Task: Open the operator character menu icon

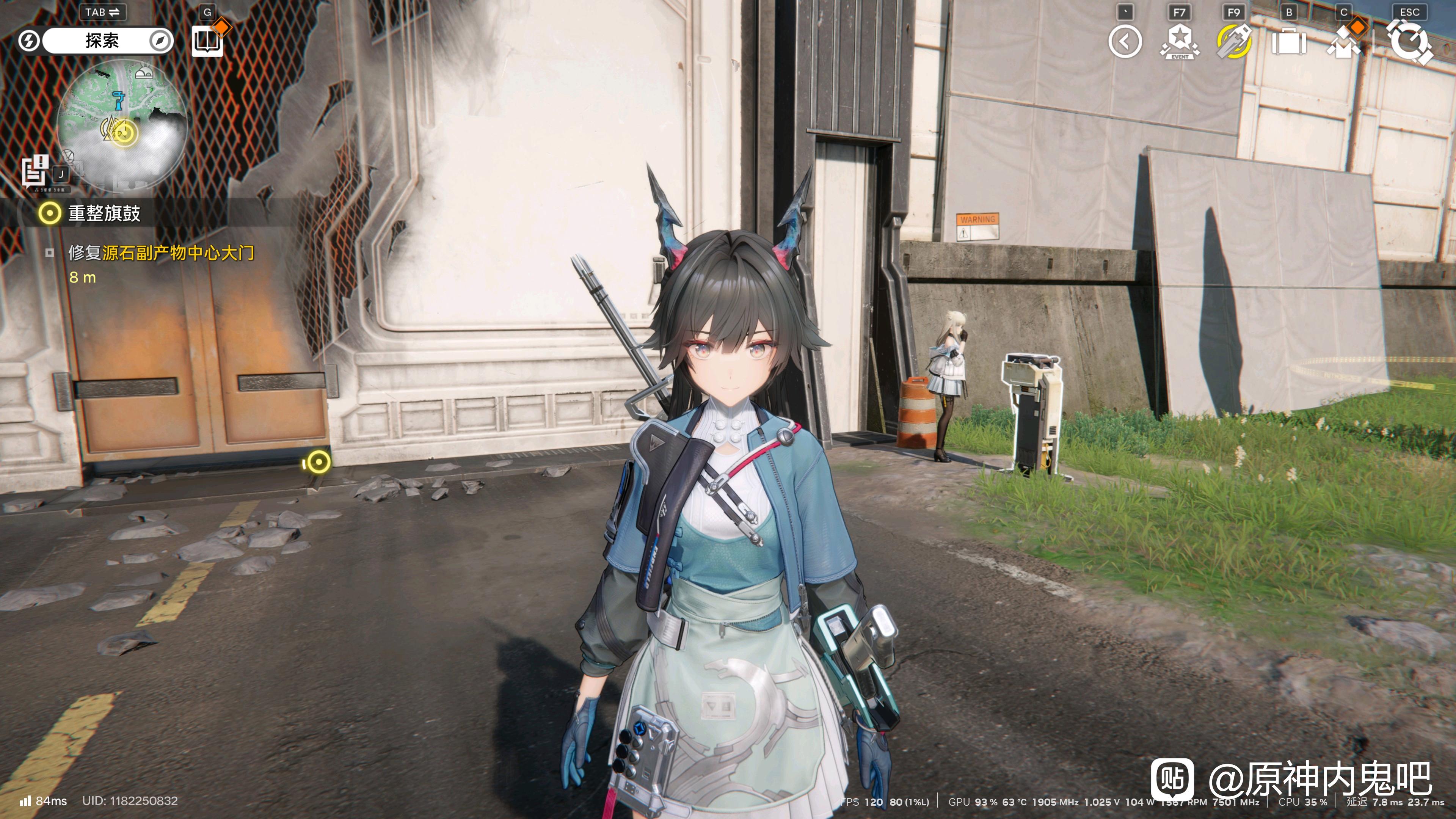Action: pyautogui.click(x=1345, y=41)
